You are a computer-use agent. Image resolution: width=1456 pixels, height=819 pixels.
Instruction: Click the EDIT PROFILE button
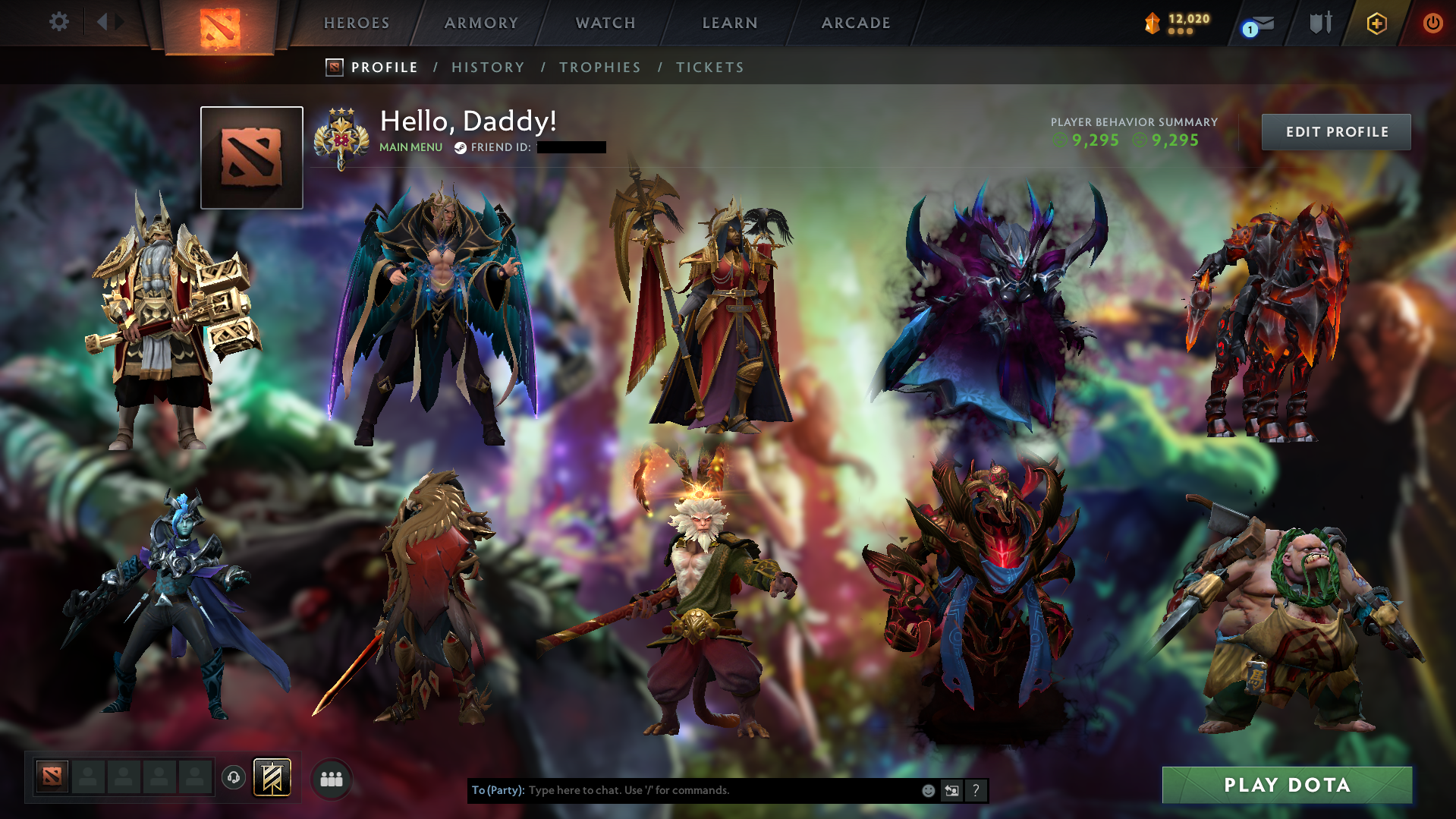click(x=1335, y=131)
